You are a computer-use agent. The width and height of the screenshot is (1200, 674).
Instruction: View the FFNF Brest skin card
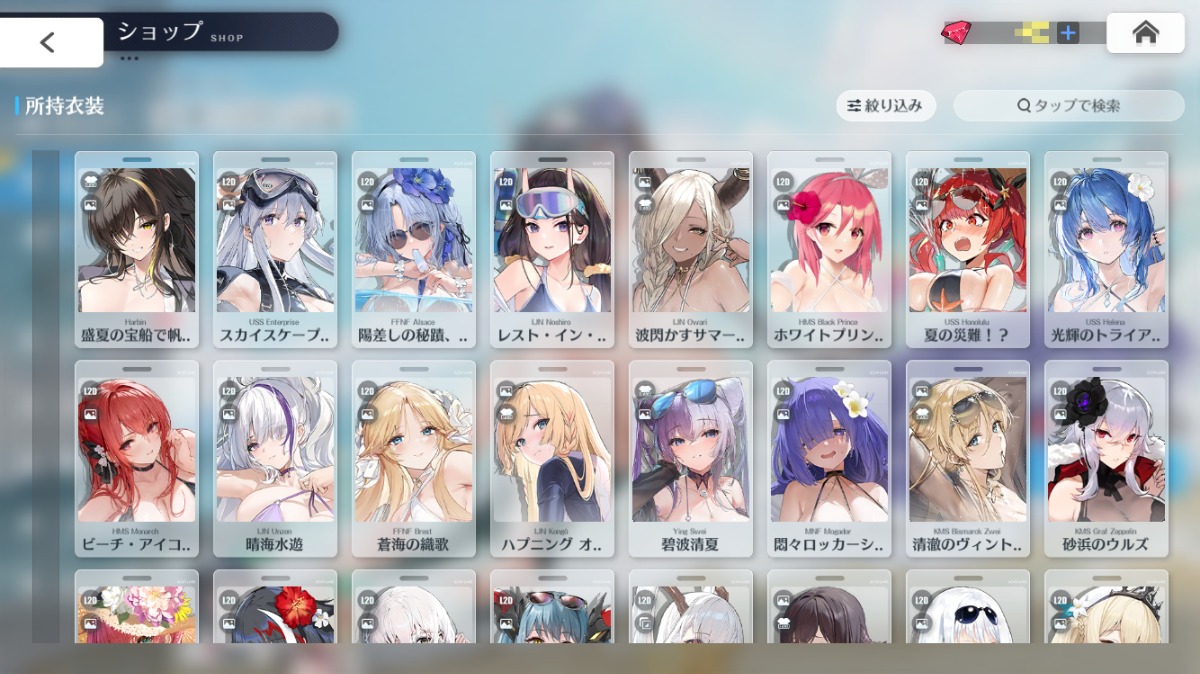pyautogui.click(x=413, y=458)
